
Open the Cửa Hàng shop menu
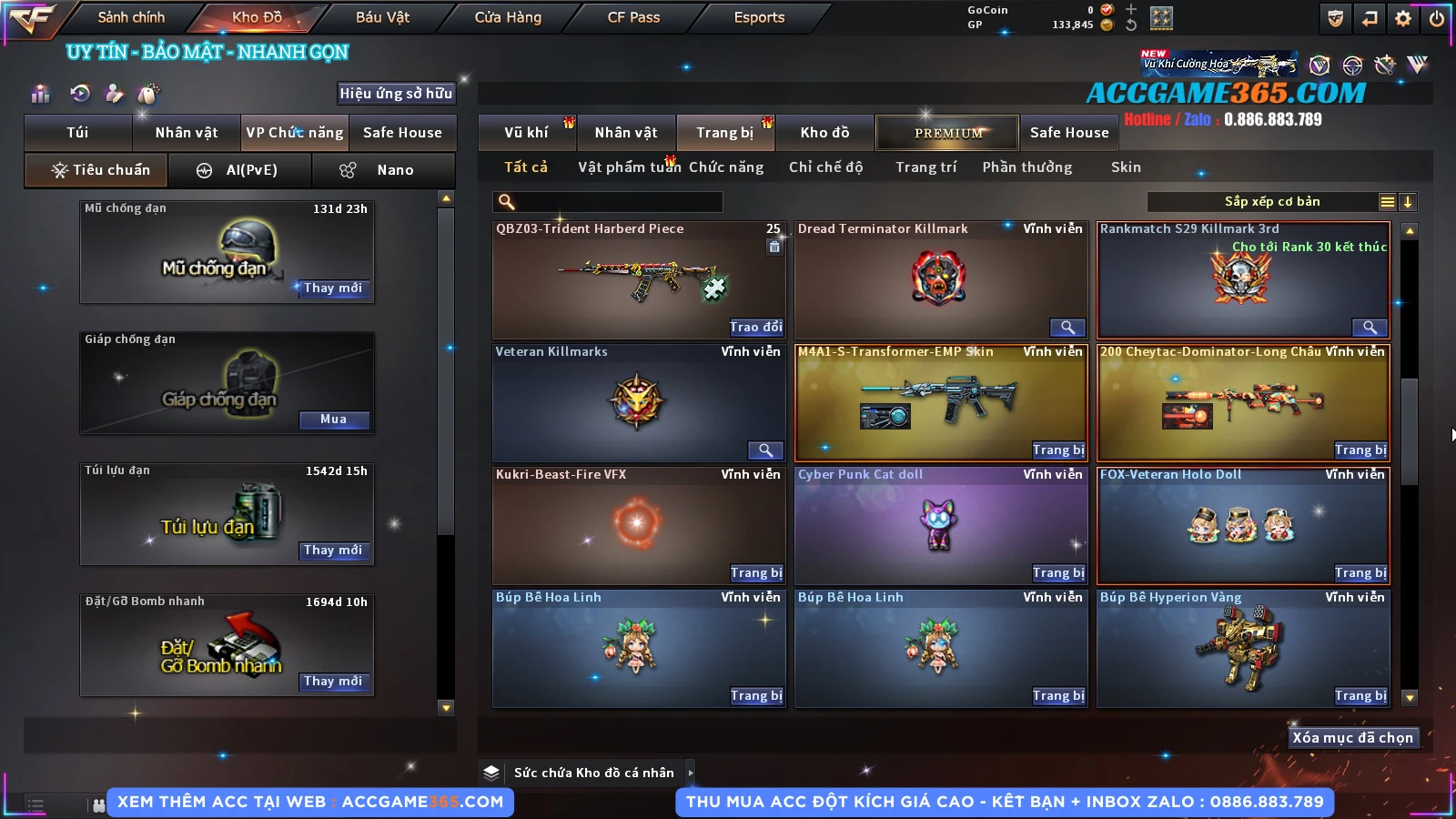point(508,17)
